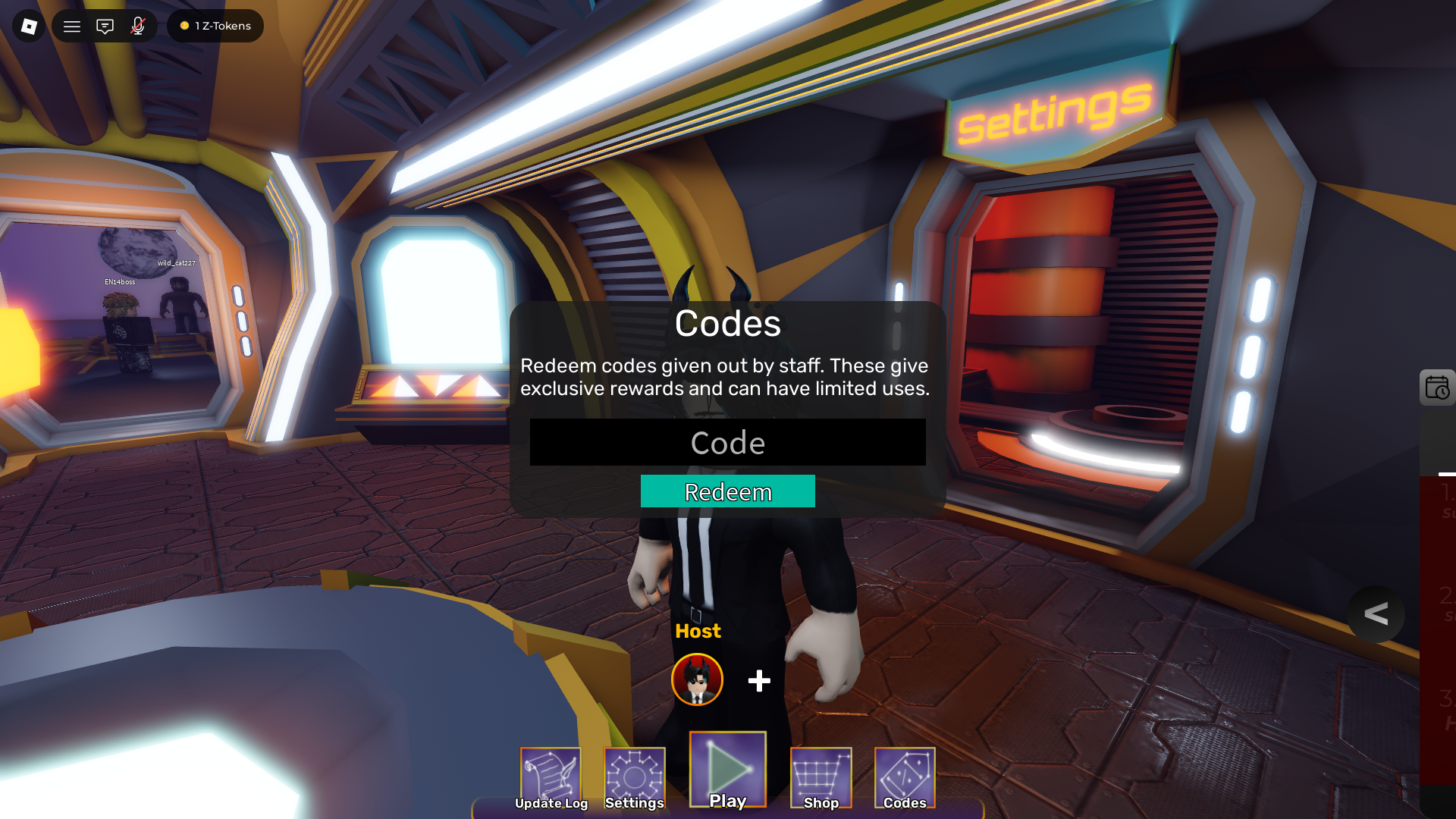1456x819 pixels.
Task: Expand the hamburger menu at top left
Action: click(x=71, y=26)
